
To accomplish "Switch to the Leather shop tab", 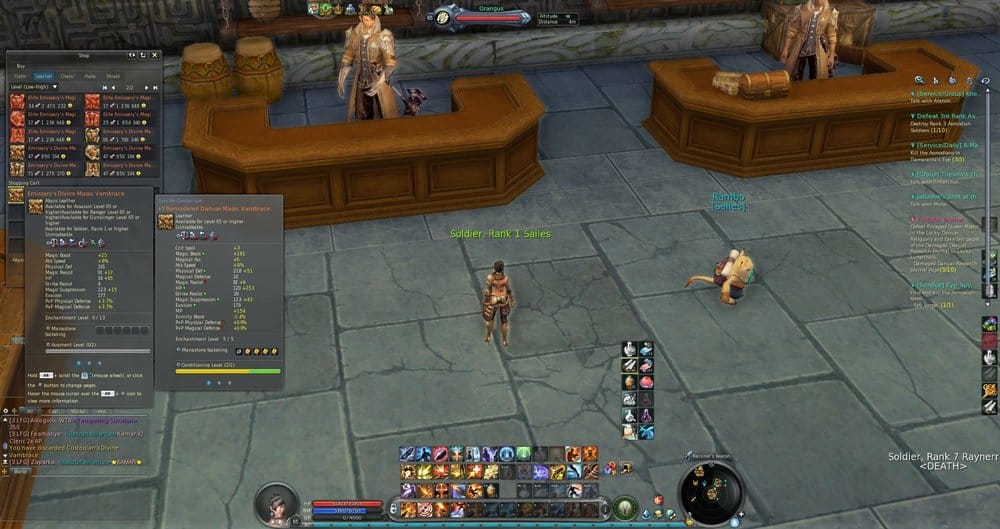I will 43,75.
